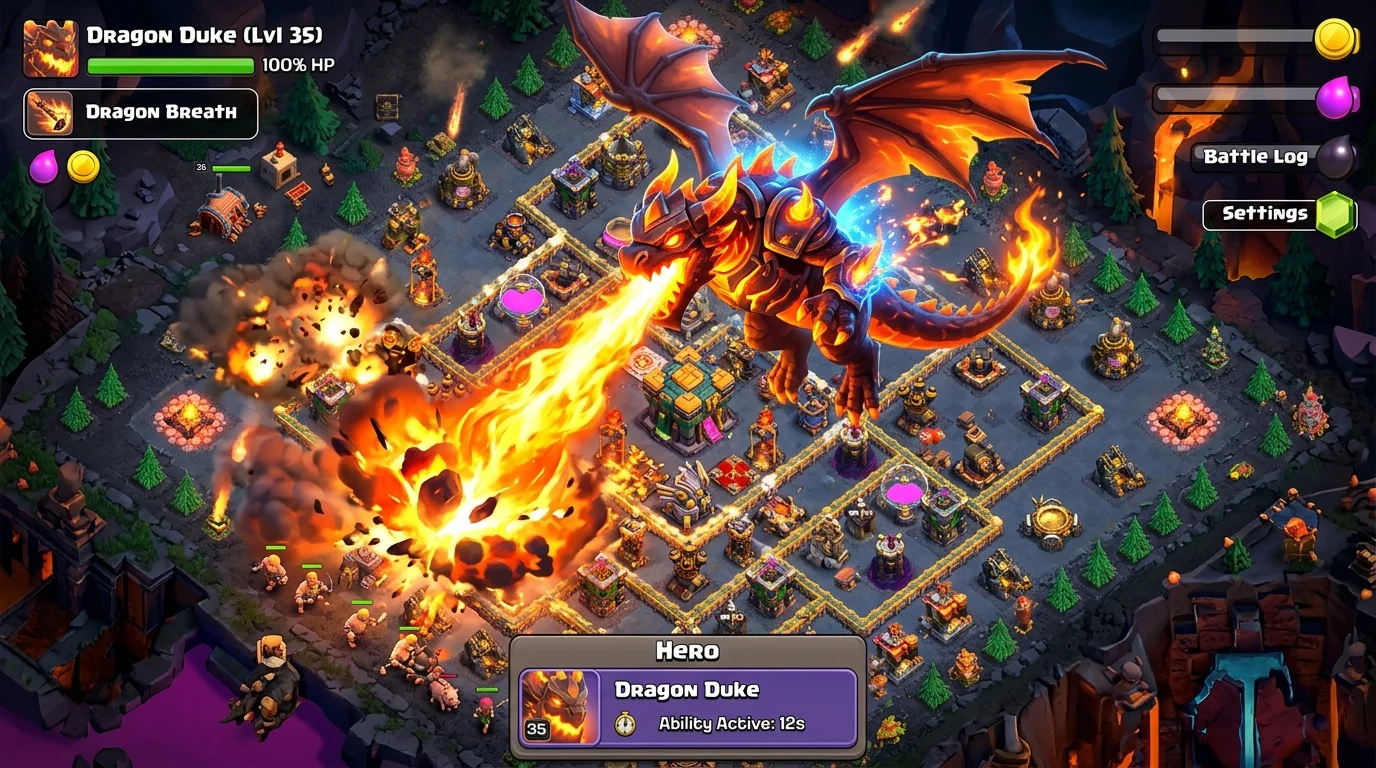
Task: Click the green 100% HP bar
Action: [x=170, y=64]
